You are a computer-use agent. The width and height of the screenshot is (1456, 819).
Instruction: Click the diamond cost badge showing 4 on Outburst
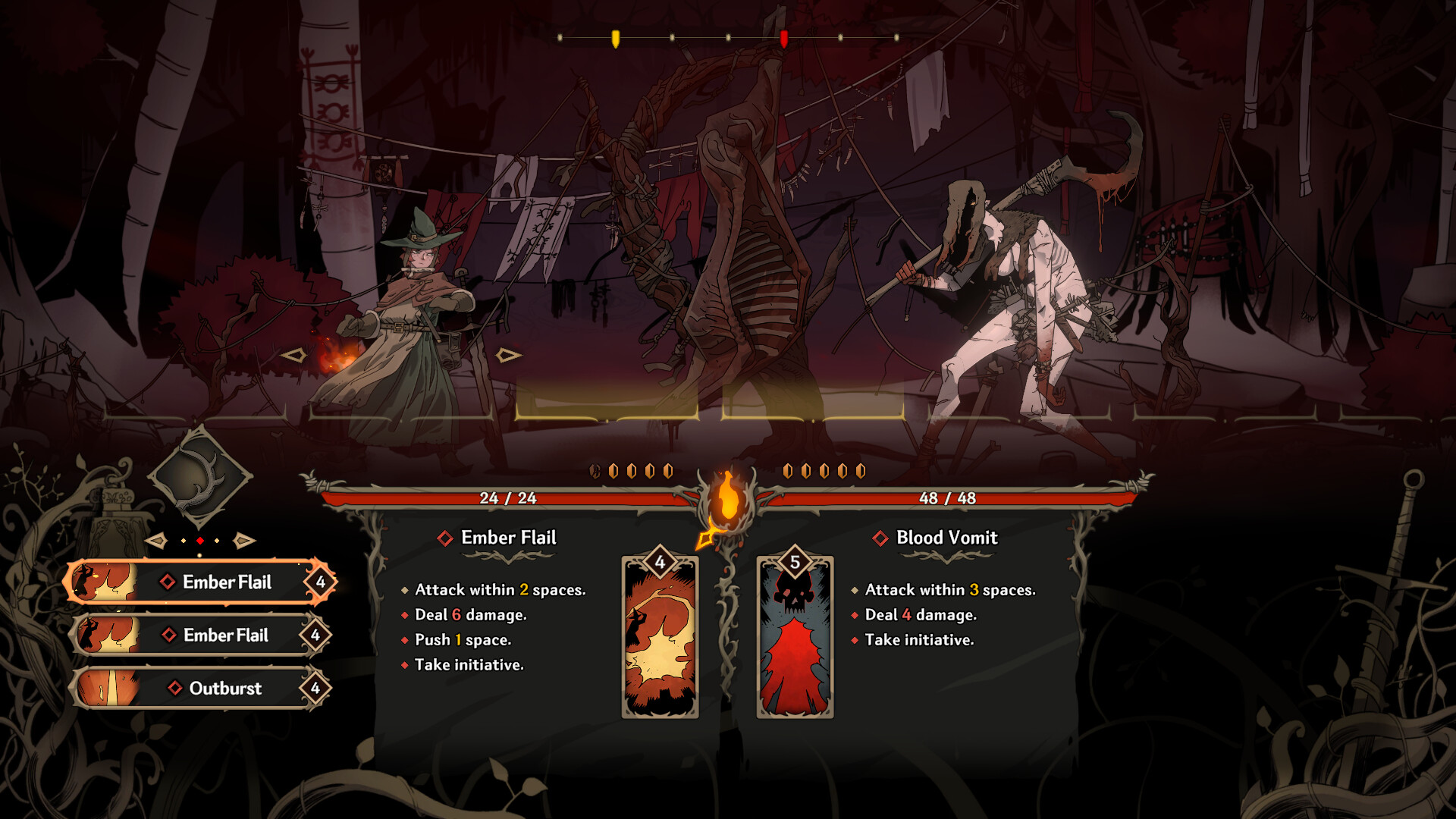click(314, 689)
